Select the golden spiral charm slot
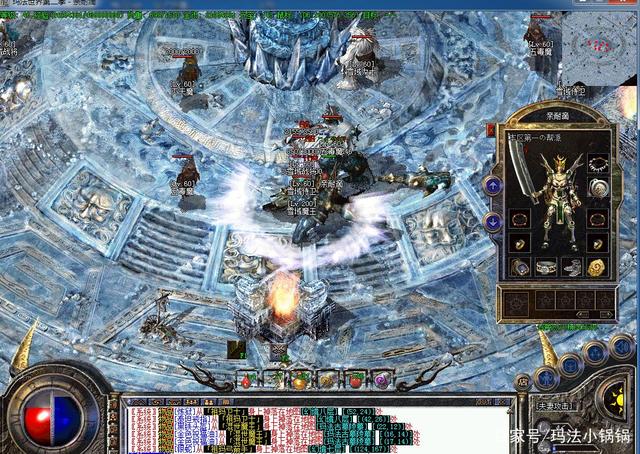640x454 pixels. 598,267
